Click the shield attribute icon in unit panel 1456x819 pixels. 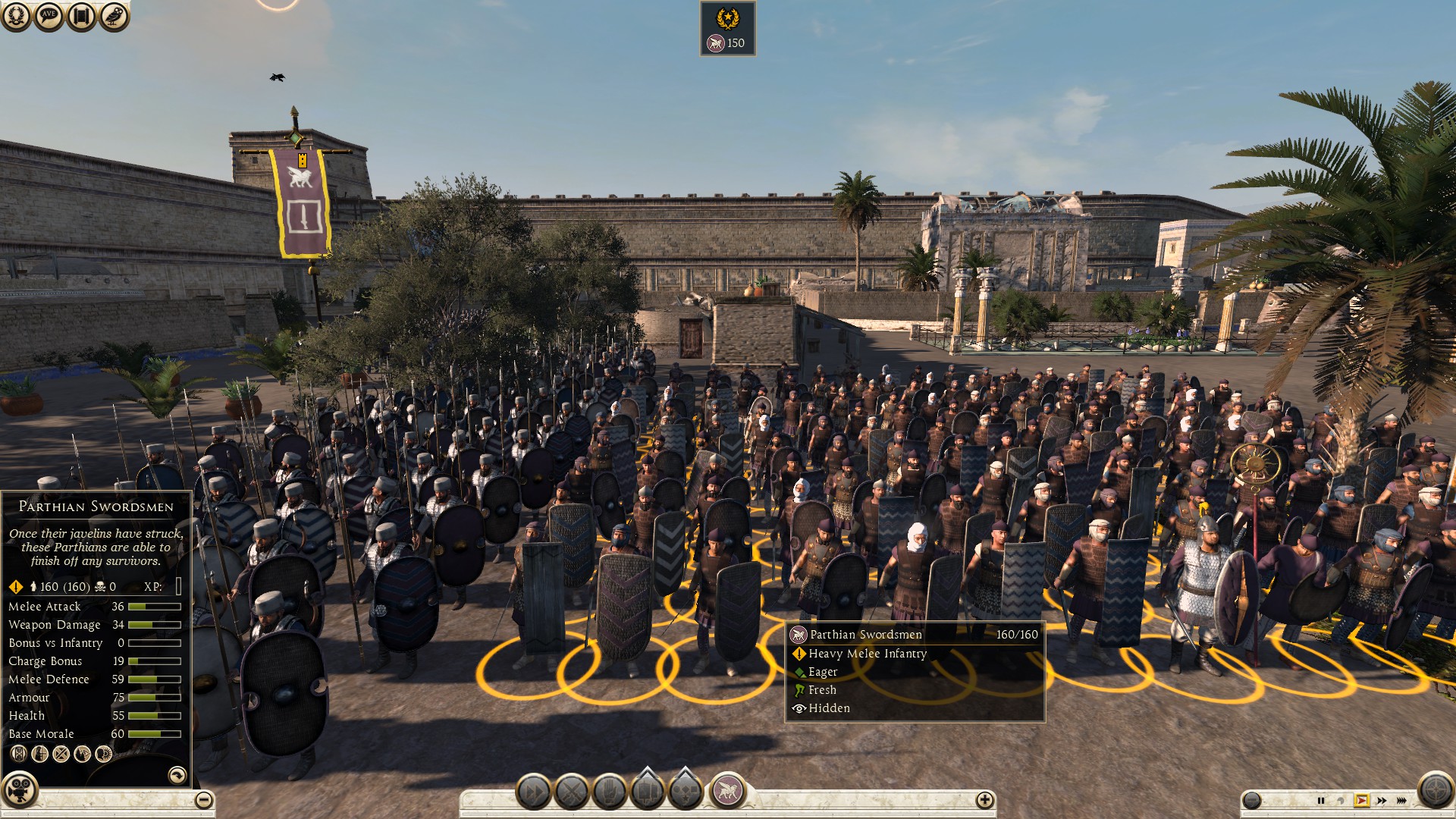[19, 753]
